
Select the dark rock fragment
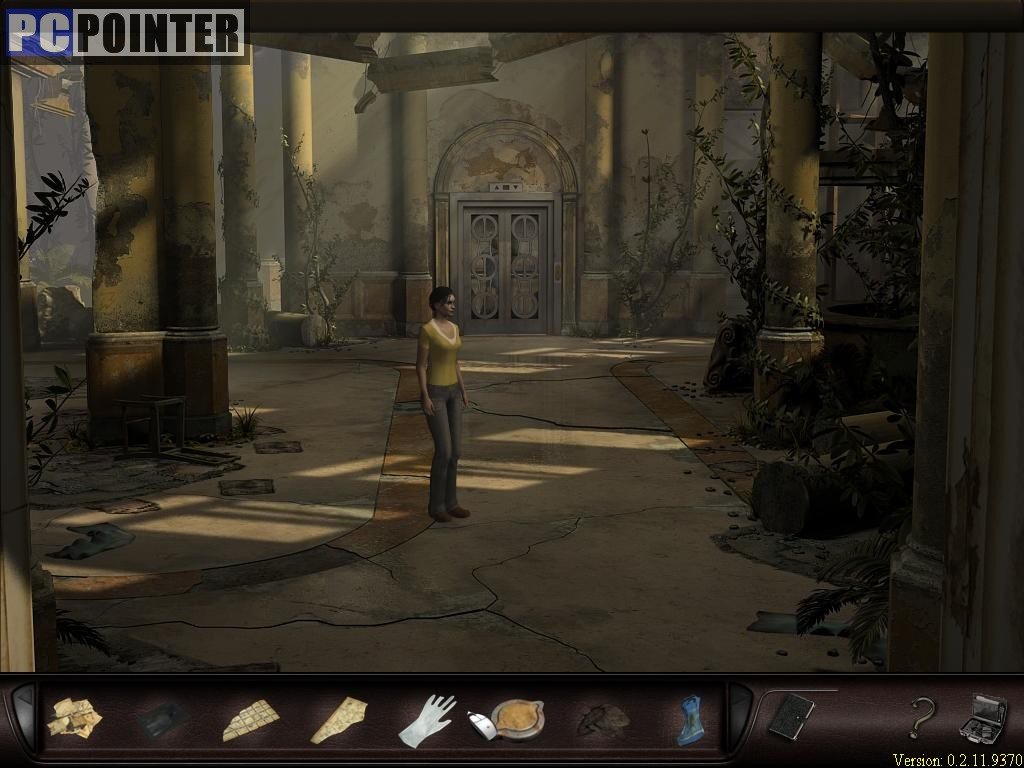click(x=603, y=719)
